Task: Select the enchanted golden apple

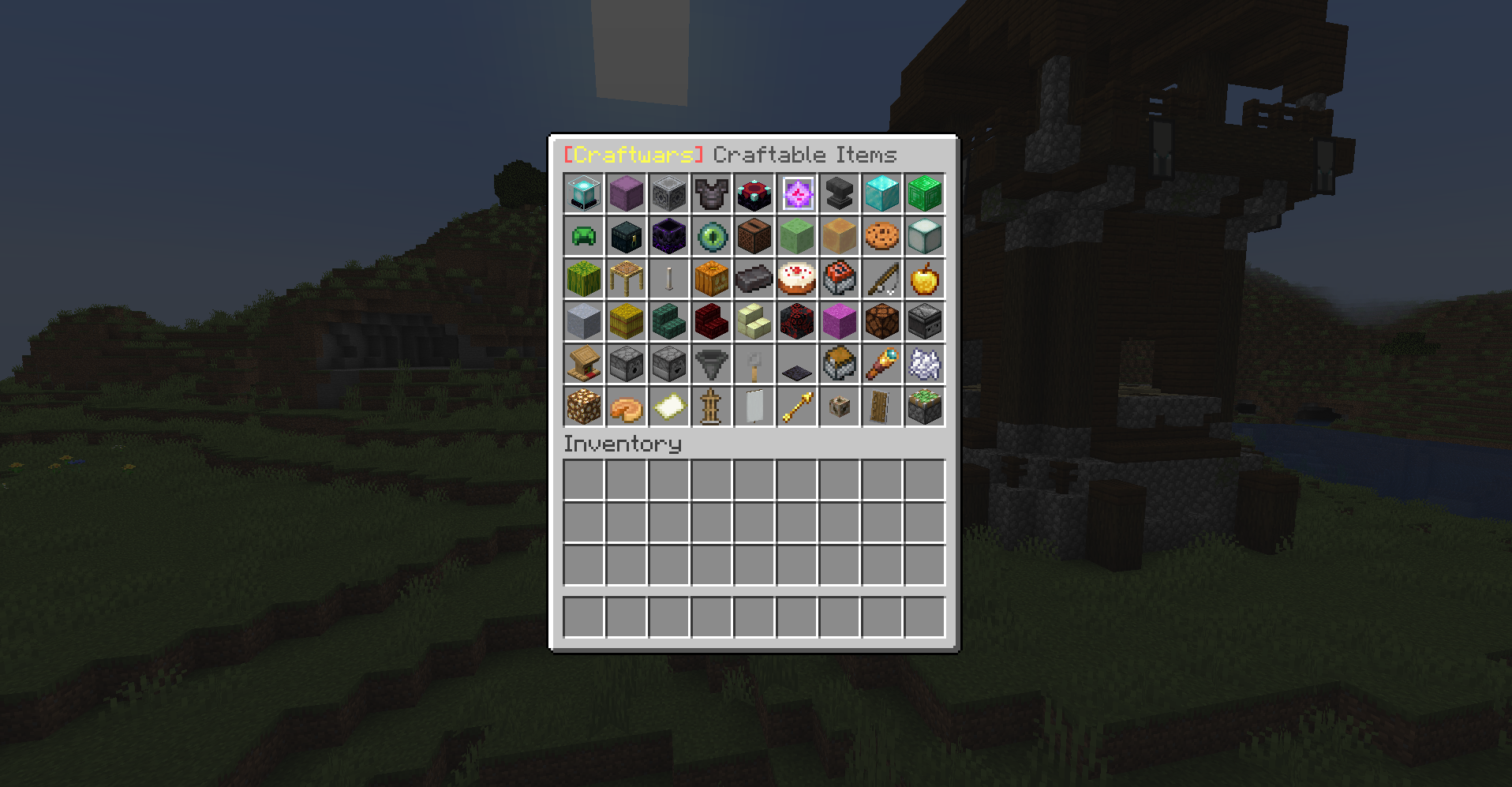Action: click(x=924, y=279)
